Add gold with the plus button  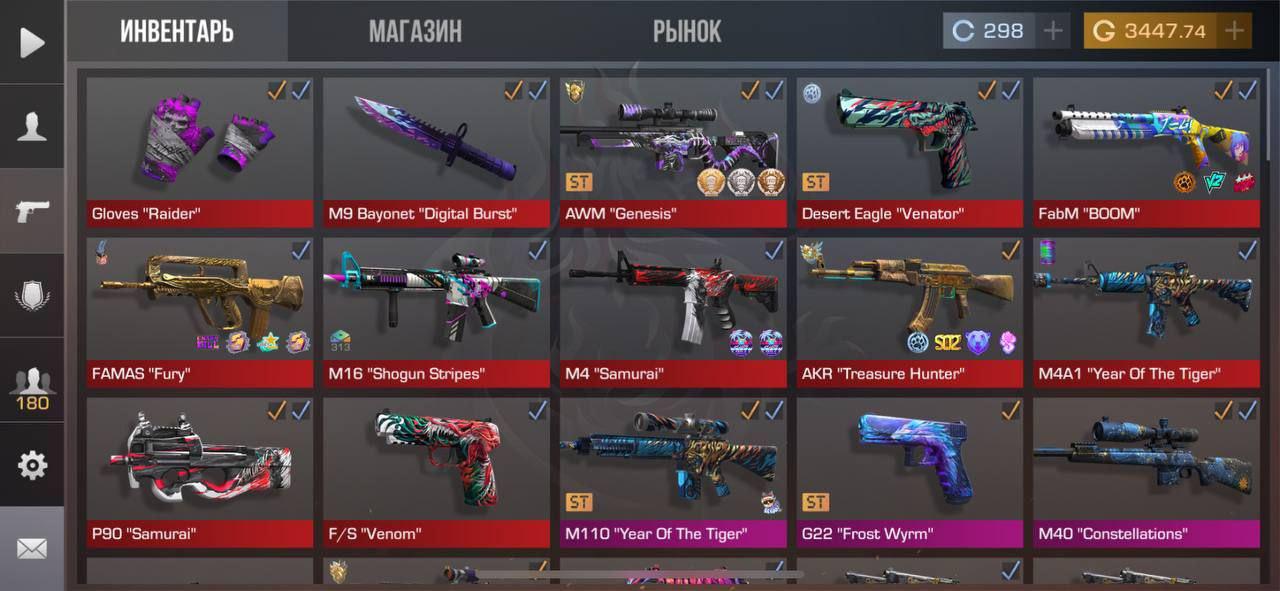point(1235,31)
